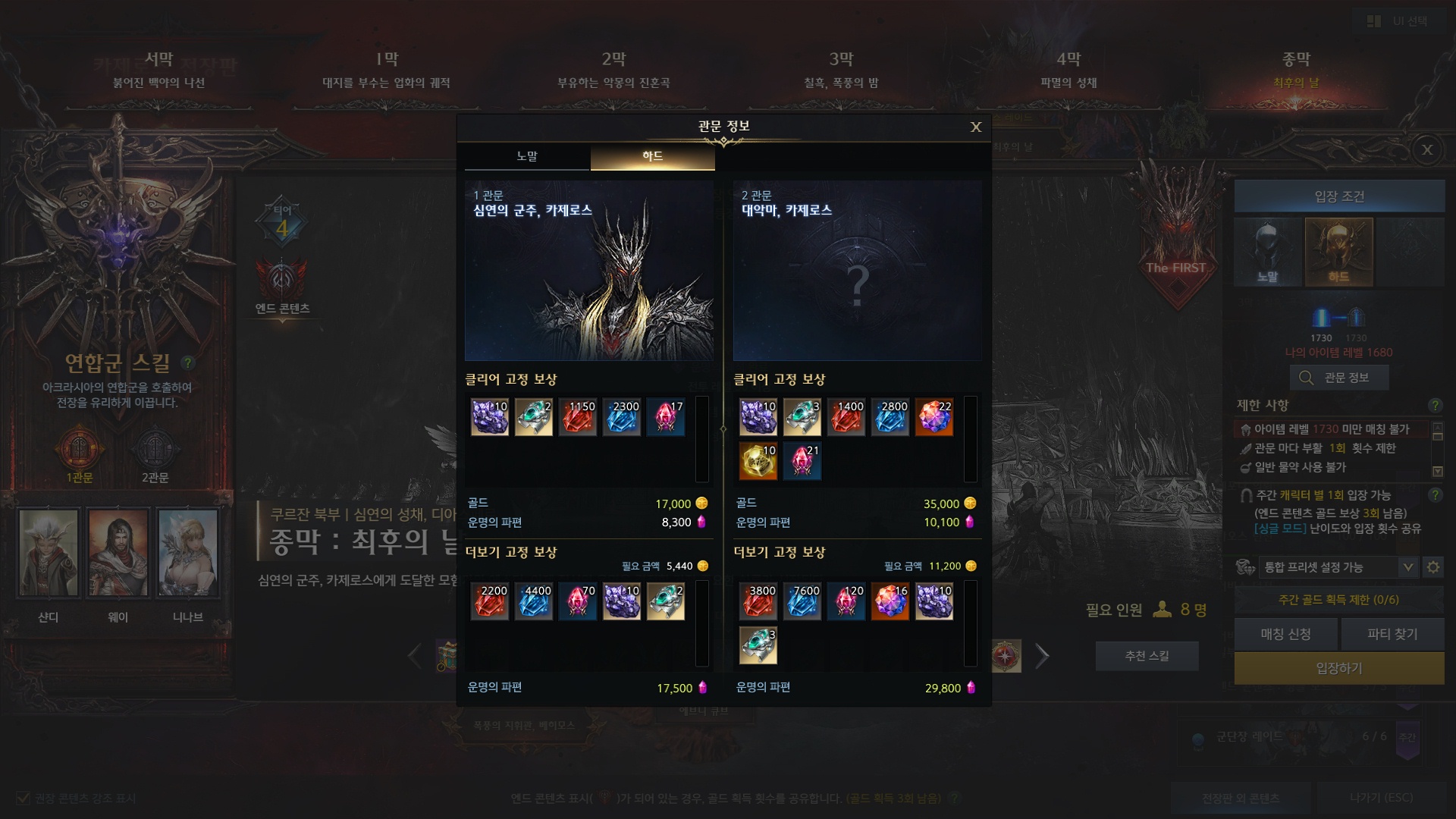Switch to the 노말 tab
Viewport: 1456px width, 819px height.
527,156
